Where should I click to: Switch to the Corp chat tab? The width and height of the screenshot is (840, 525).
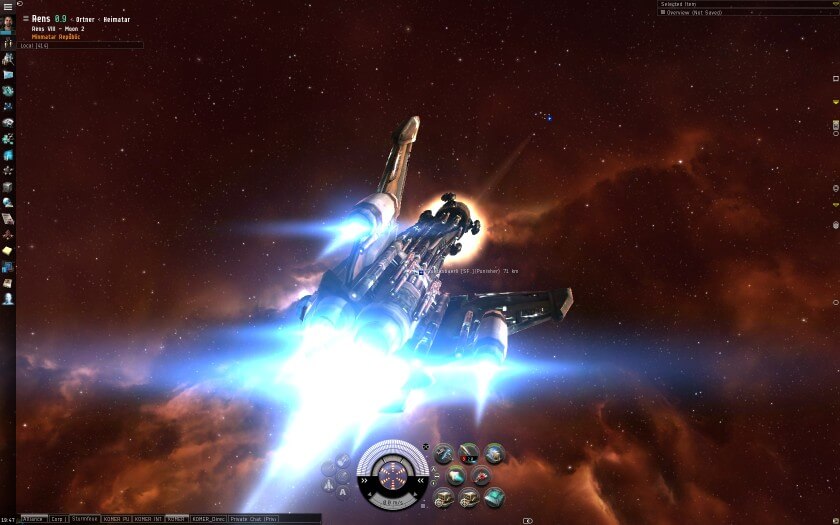click(x=58, y=519)
